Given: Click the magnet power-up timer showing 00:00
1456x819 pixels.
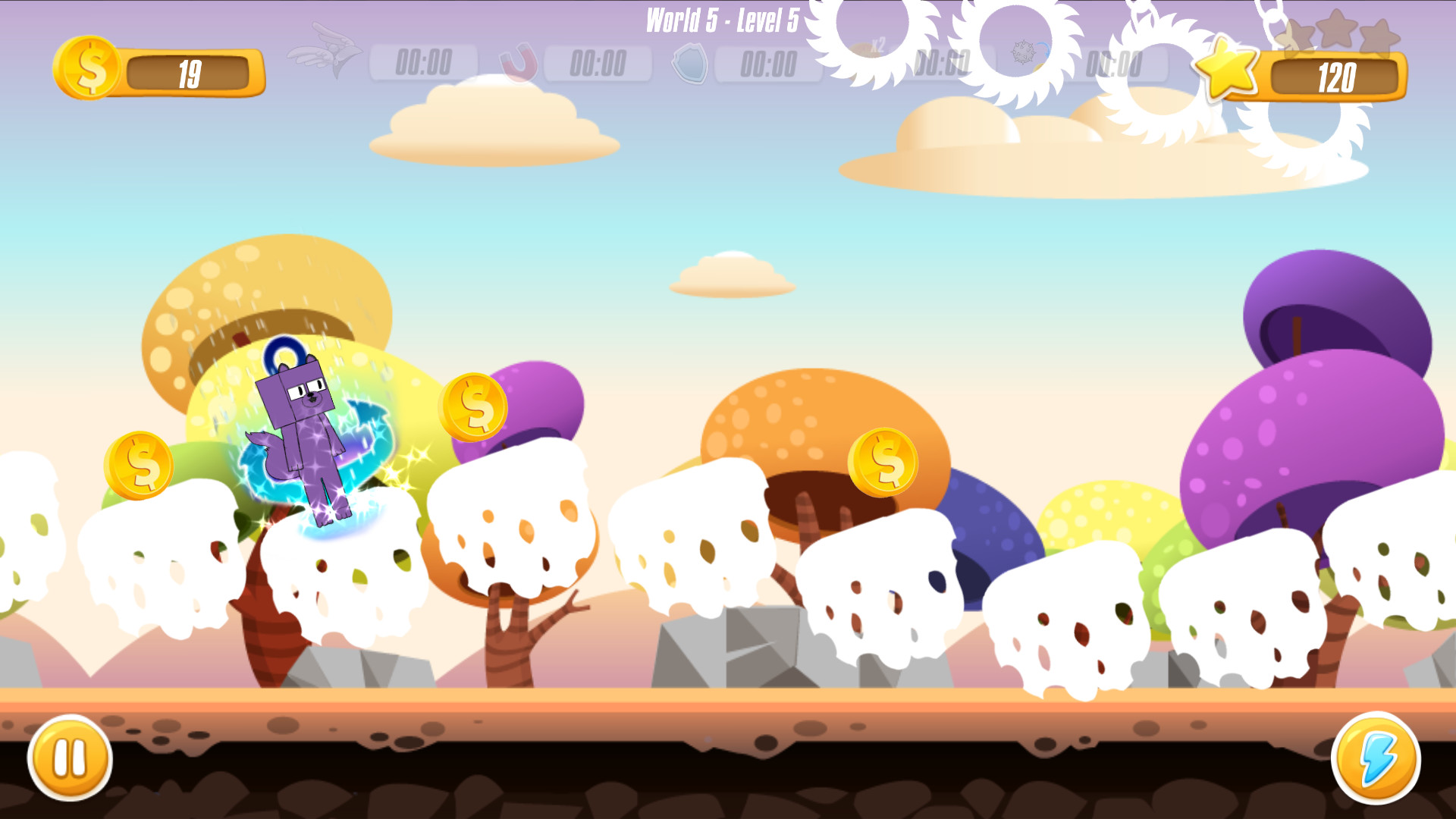Looking at the screenshot, I should tap(598, 63).
